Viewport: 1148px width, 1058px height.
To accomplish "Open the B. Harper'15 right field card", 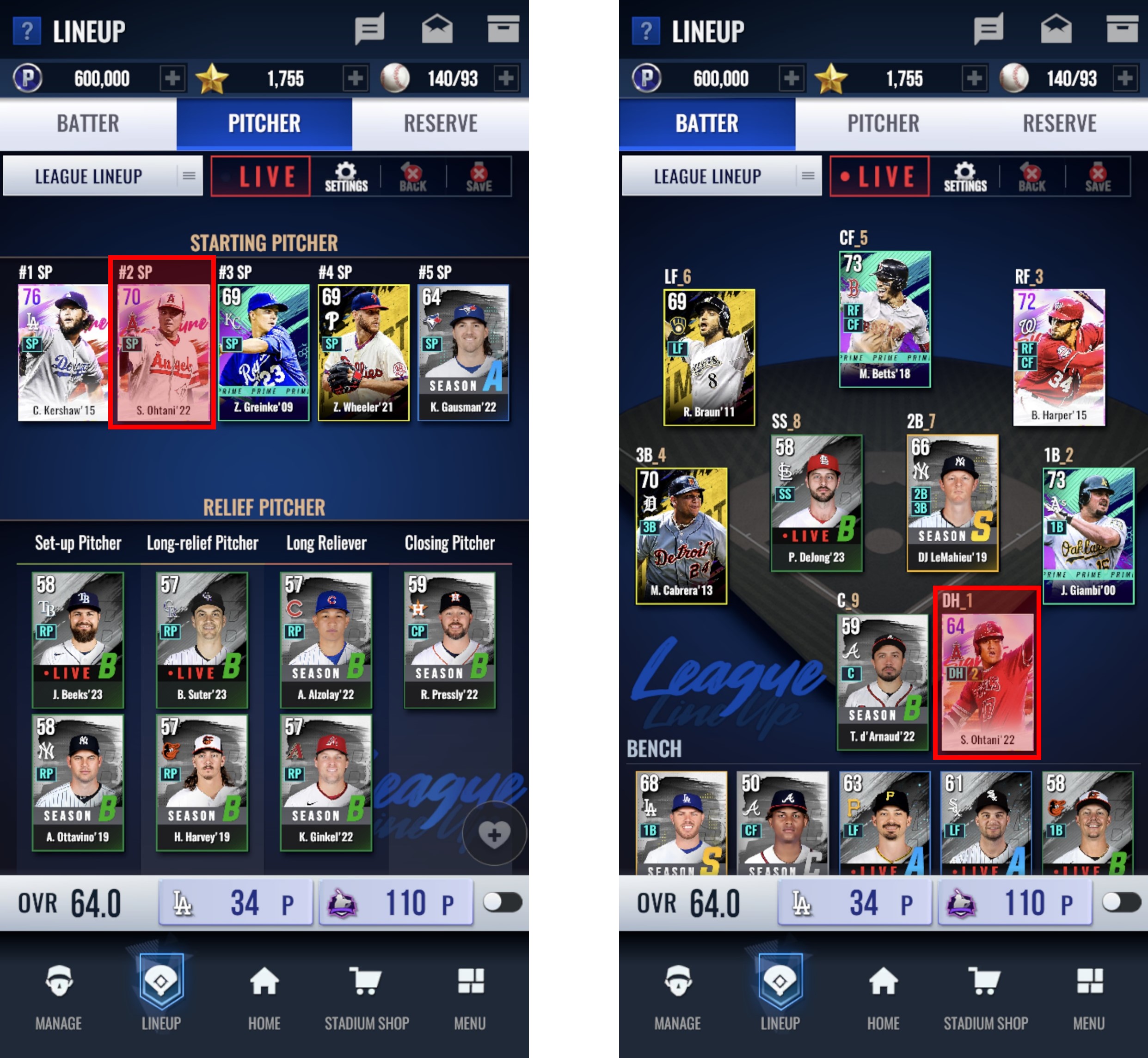I will pyautogui.click(x=1059, y=357).
